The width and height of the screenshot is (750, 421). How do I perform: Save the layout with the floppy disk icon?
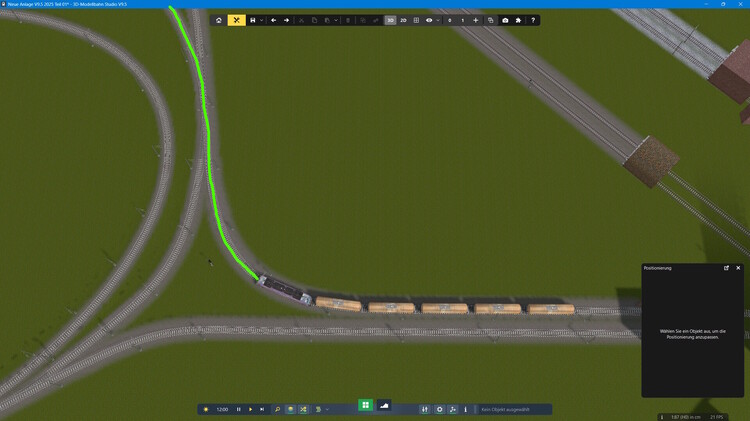pos(253,20)
